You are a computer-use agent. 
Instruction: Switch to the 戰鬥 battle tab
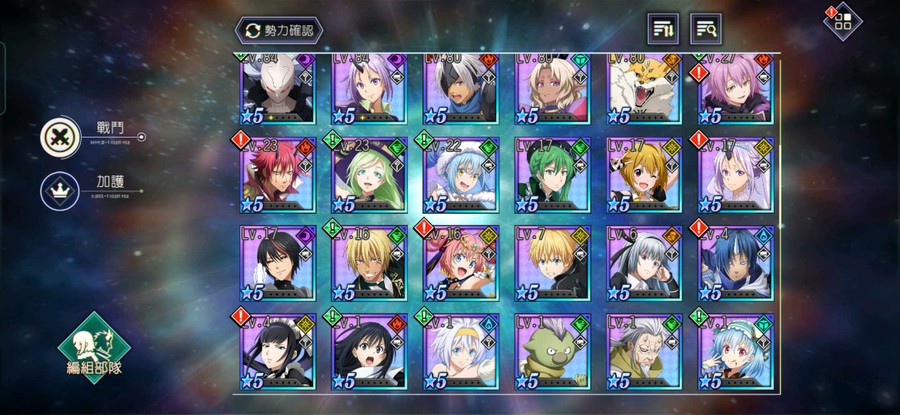pos(61,137)
